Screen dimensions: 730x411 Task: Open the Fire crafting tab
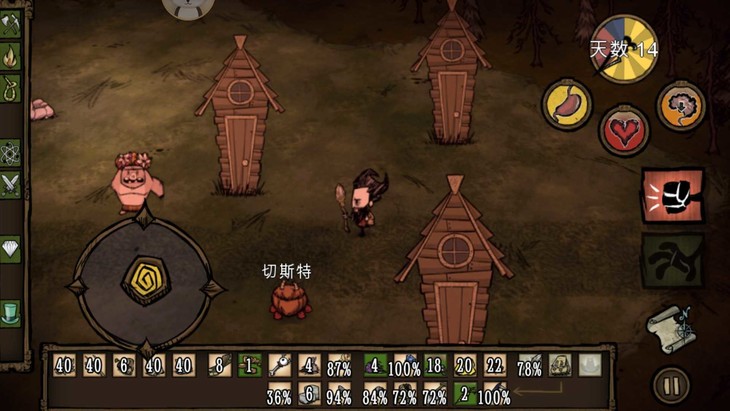tap(10, 55)
